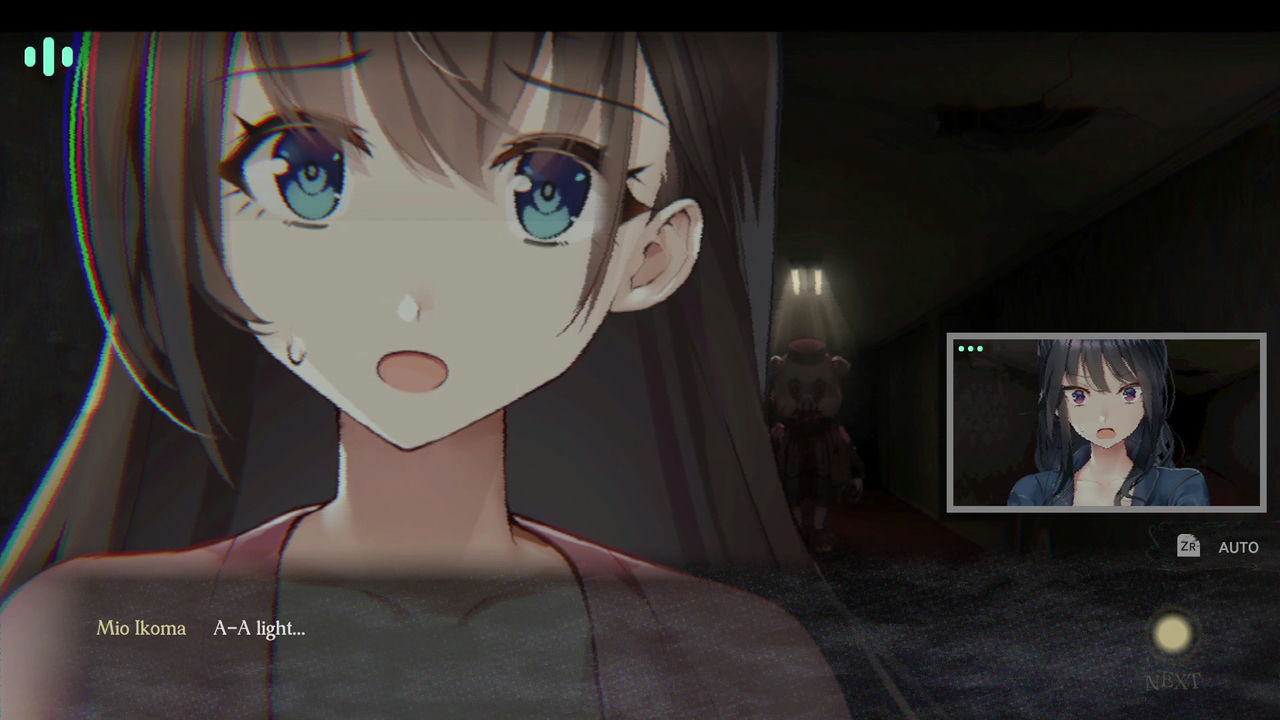
Task: Click AUTO to advance text automatically
Action: tap(1238, 547)
